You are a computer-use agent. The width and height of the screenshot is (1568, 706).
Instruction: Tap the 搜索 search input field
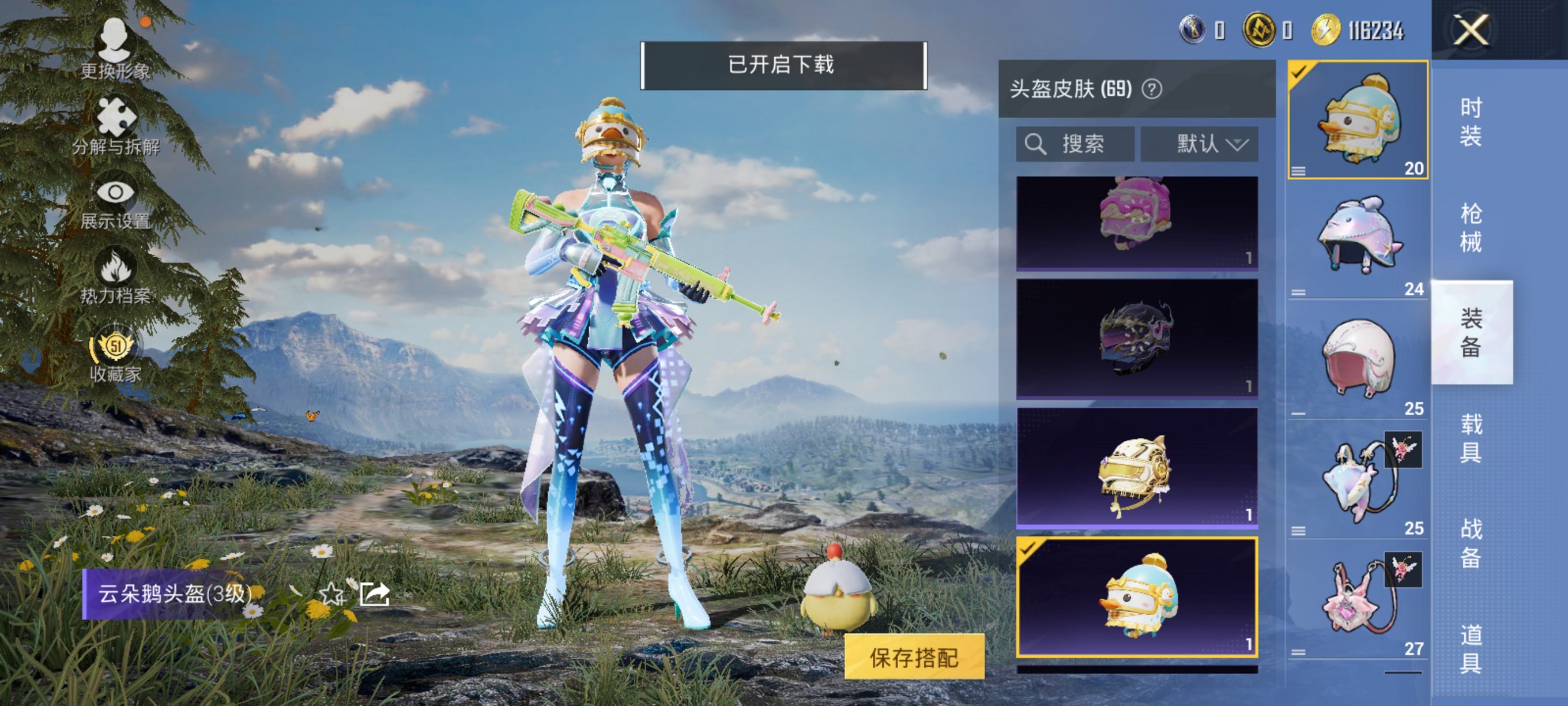[x=1090, y=144]
